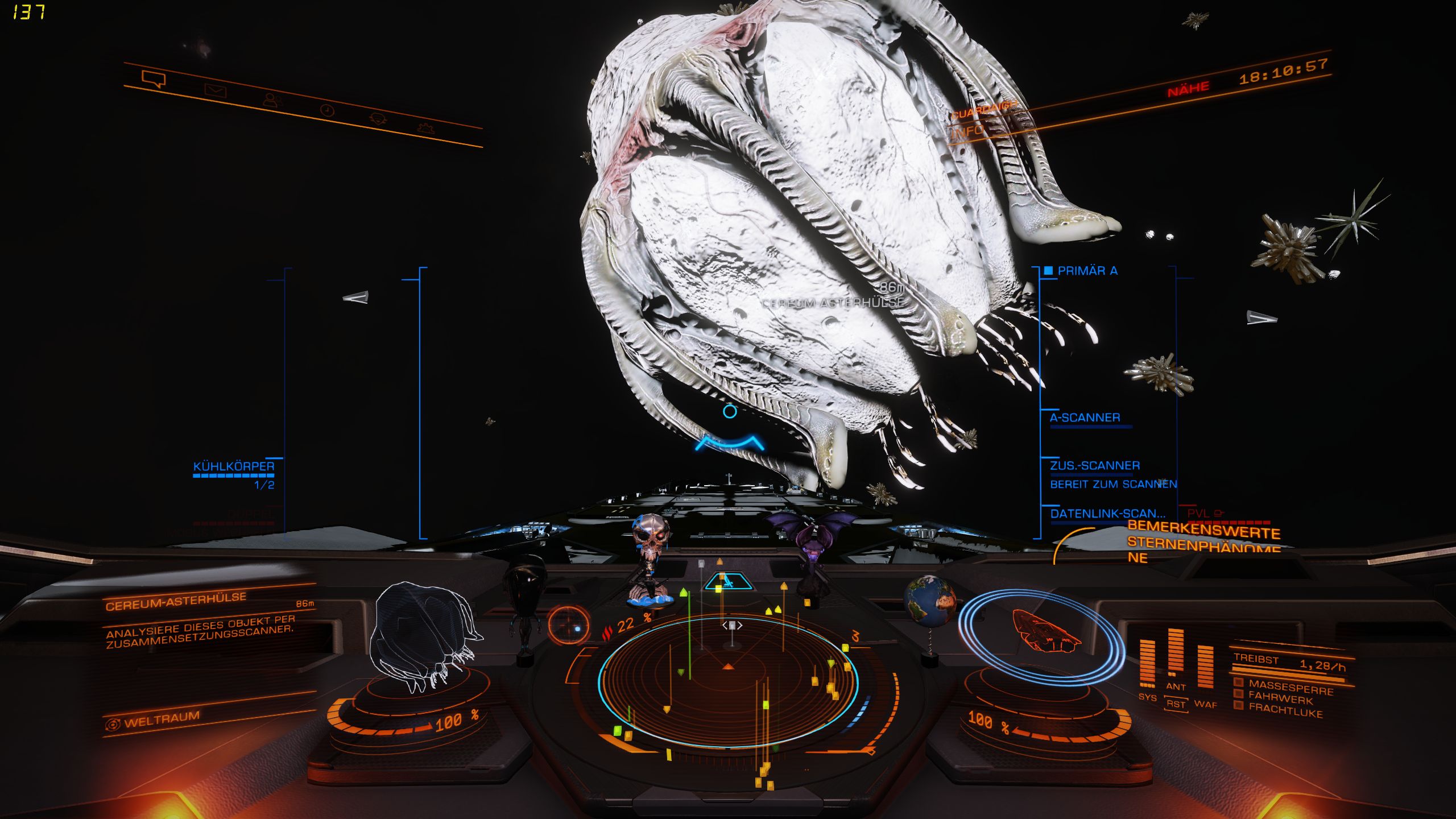The width and height of the screenshot is (1456, 819).
Task: Click the RST power reset button
Action: click(x=1176, y=704)
